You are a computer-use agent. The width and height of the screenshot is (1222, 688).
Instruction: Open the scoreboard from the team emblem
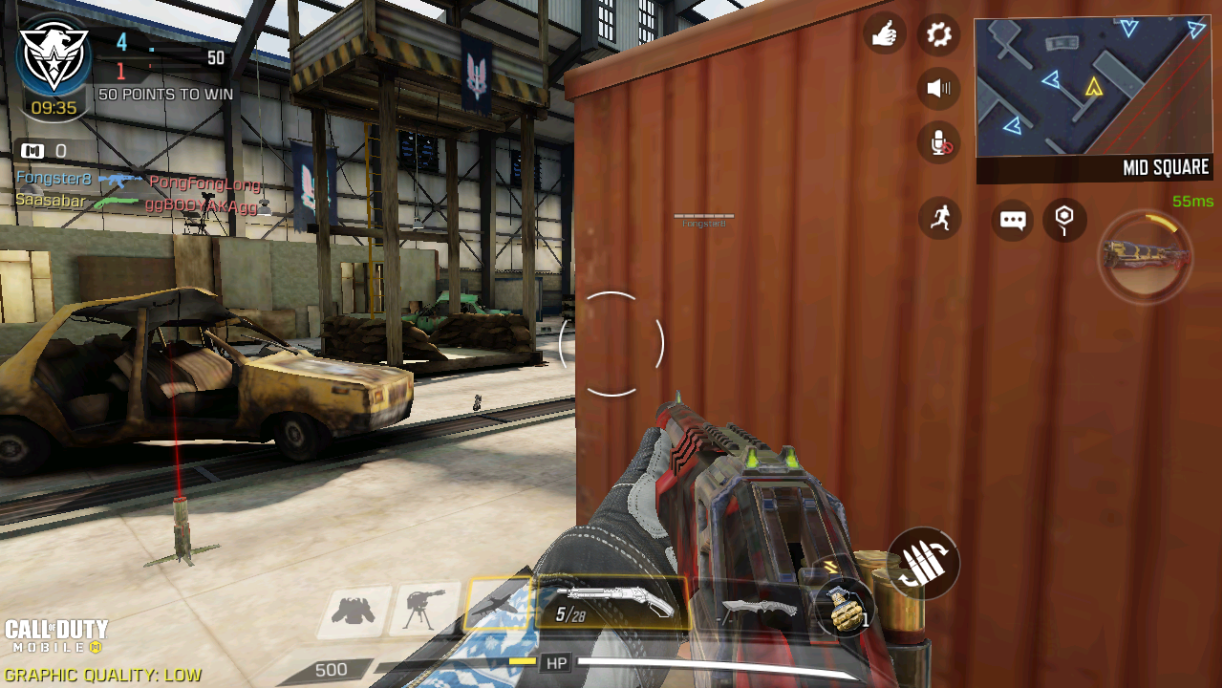[54, 57]
